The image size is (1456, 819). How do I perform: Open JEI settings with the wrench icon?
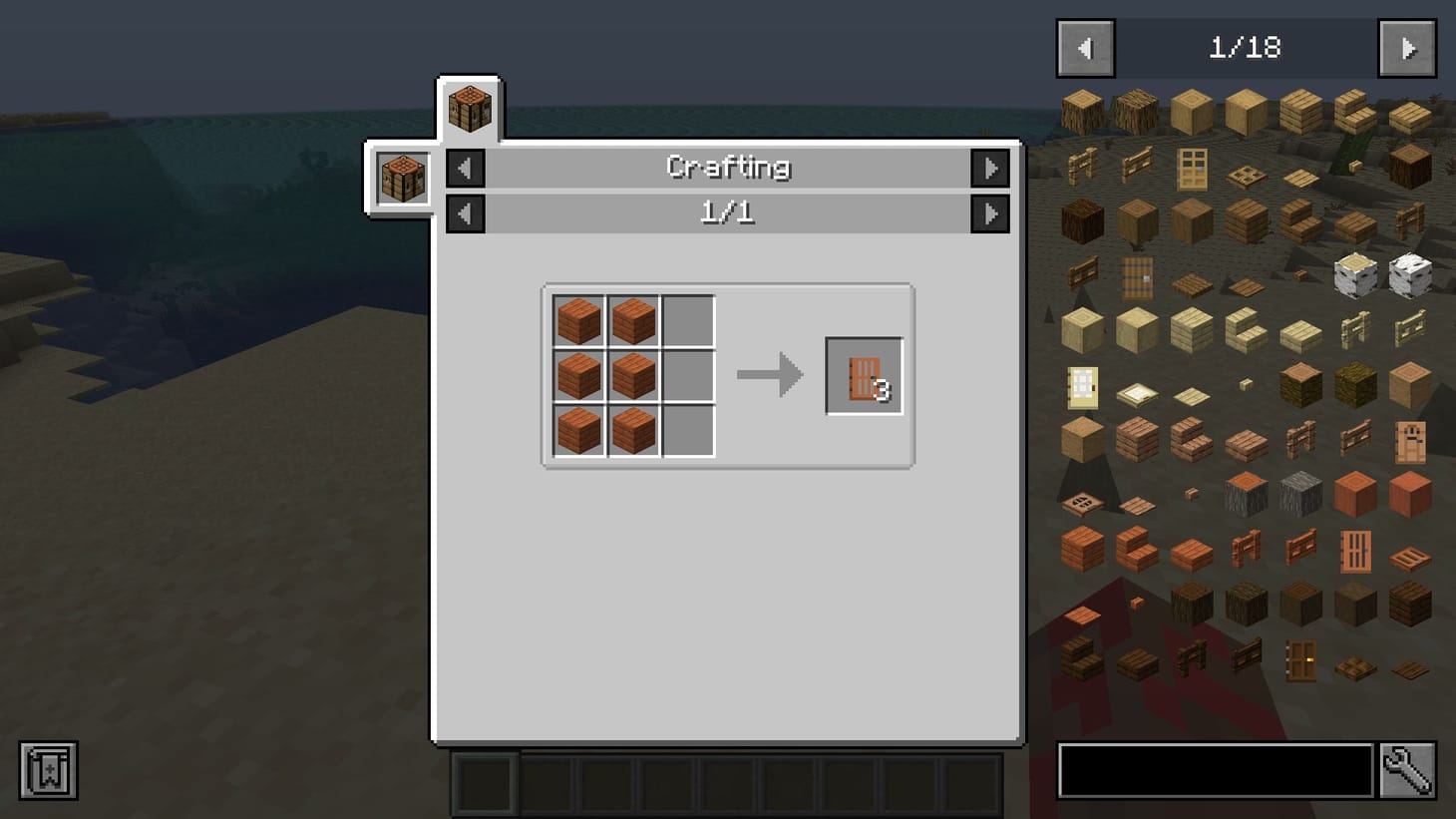pyautogui.click(x=1410, y=769)
